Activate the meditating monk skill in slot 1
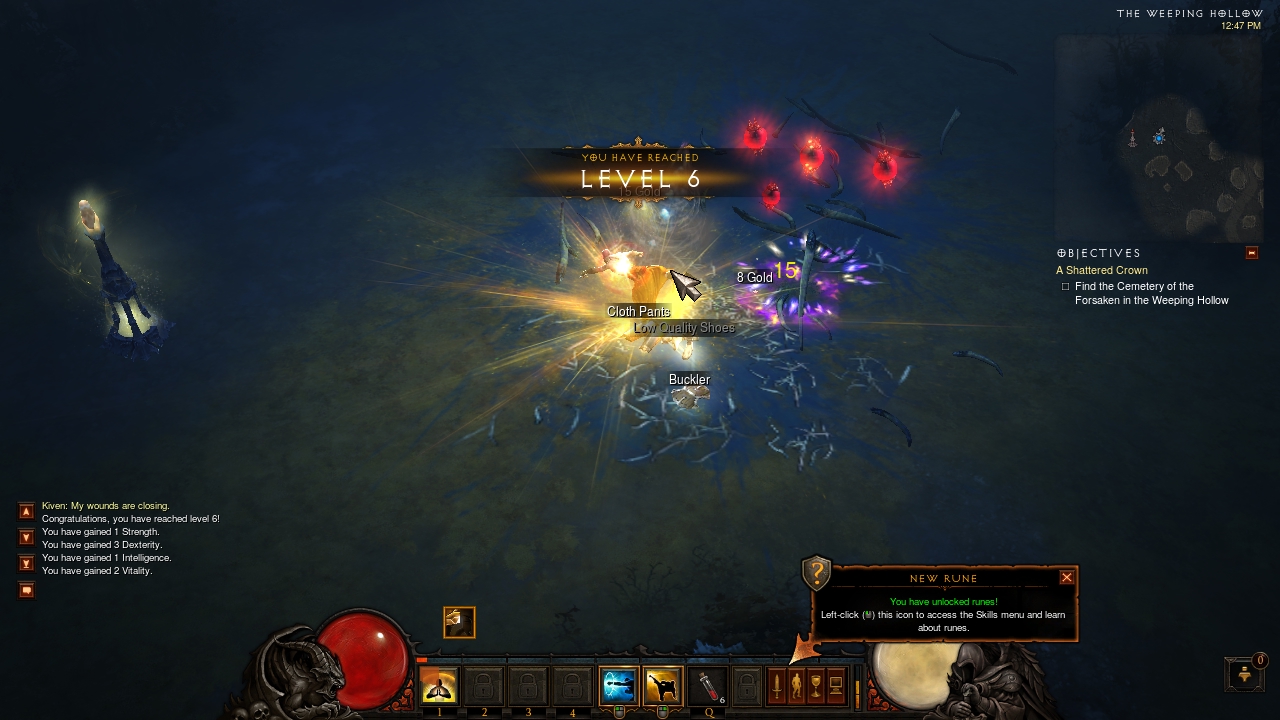The image size is (1280, 720). (439, 686)
